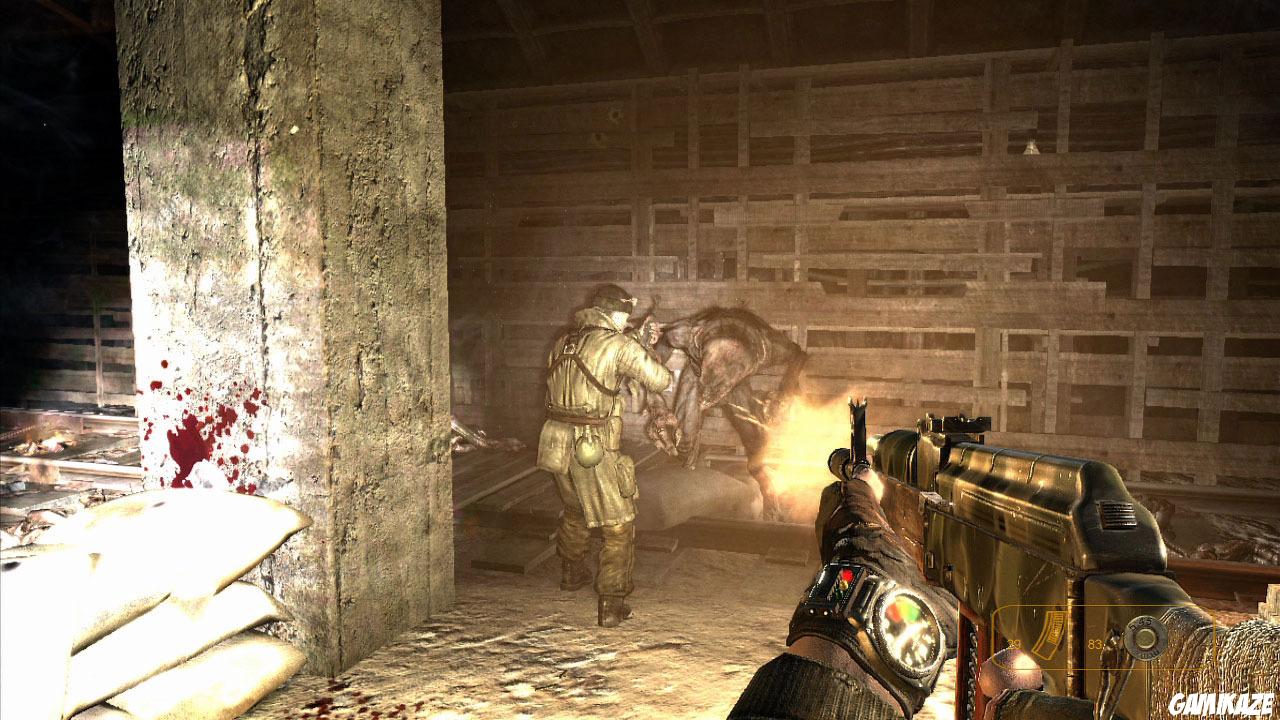Click the 5.45 bullet cartridge icon
Screen dimensions: 1280x720
point(1144,638)
